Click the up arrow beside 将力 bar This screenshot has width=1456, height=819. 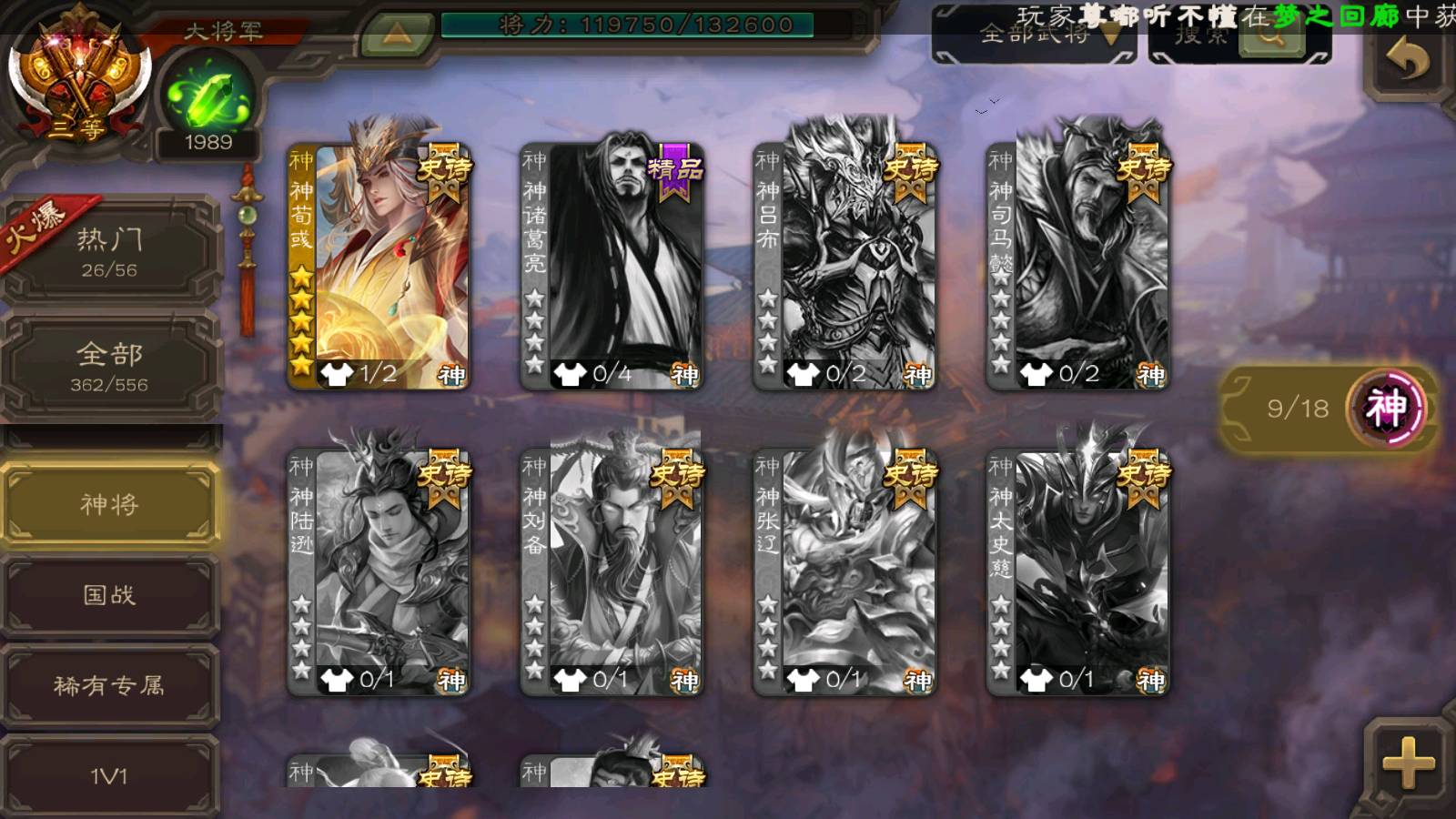click(396, 35)
